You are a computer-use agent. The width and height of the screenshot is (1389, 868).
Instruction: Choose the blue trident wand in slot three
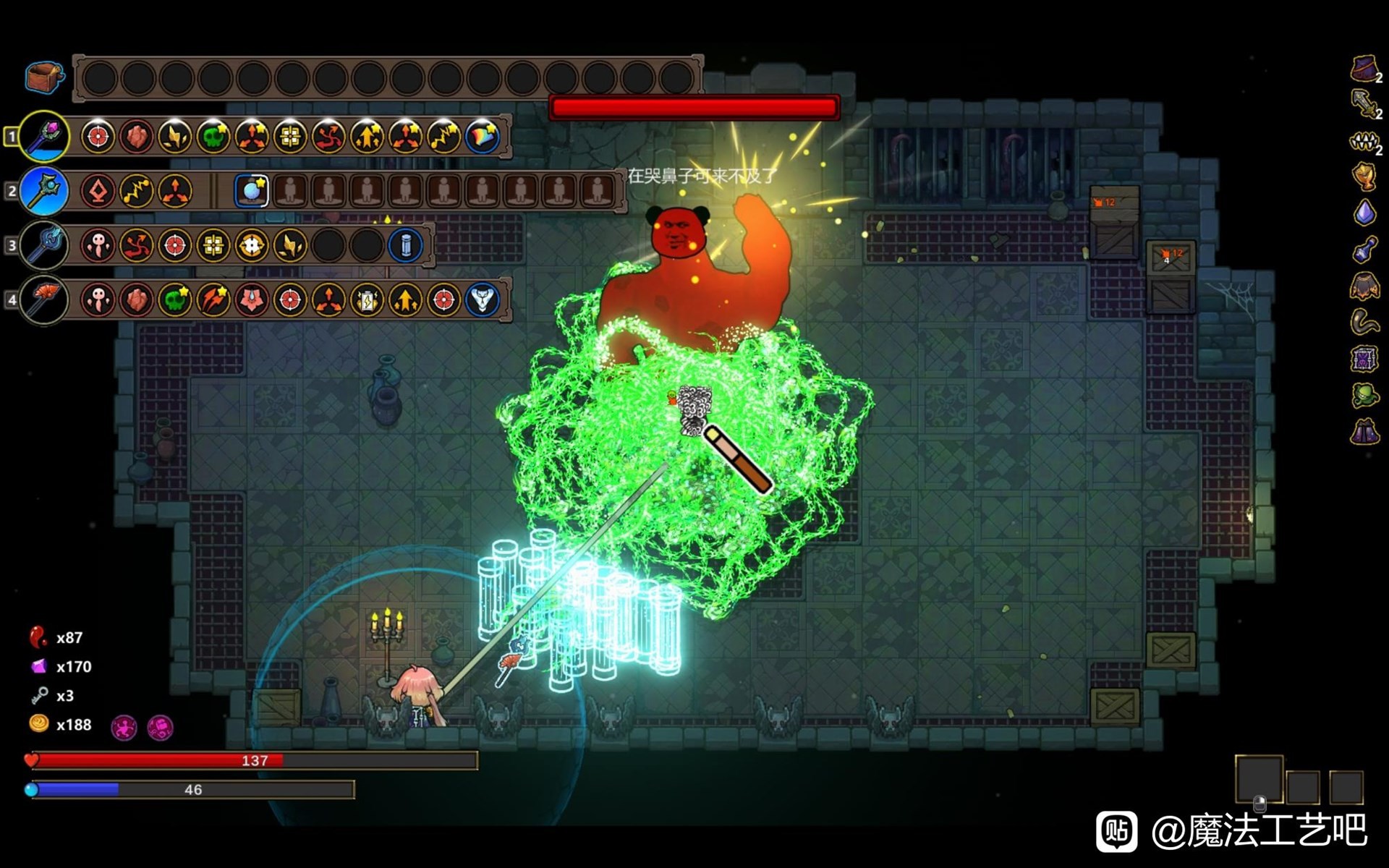coord(44,245)
